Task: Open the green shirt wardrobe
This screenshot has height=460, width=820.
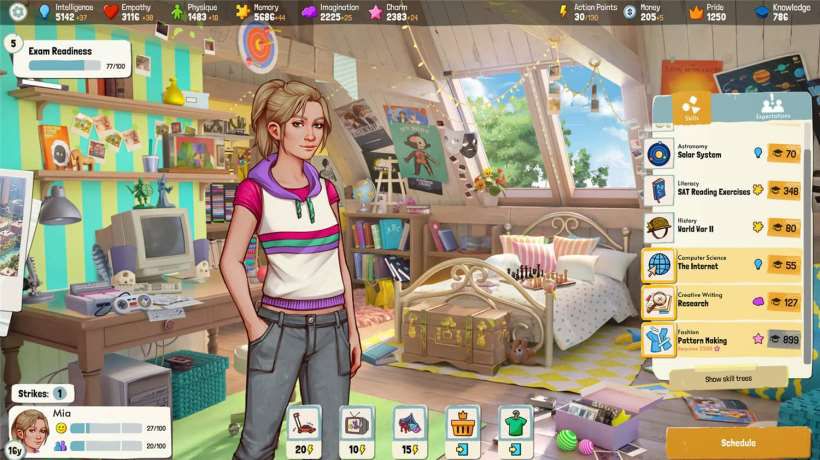Action: coord(516,426)
